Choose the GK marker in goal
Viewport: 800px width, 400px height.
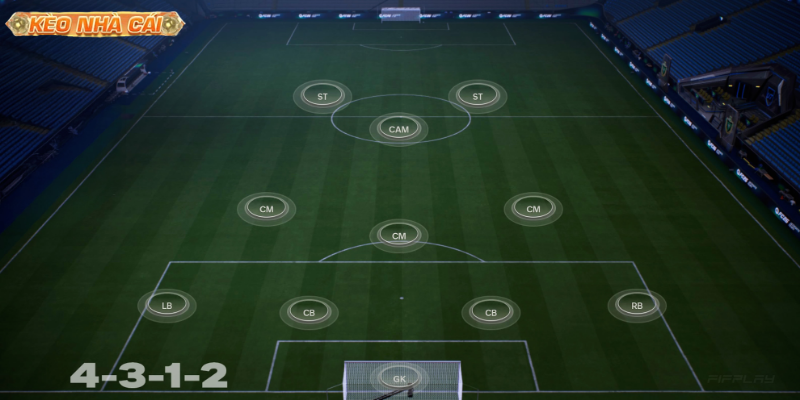click(x=399, y=379)
